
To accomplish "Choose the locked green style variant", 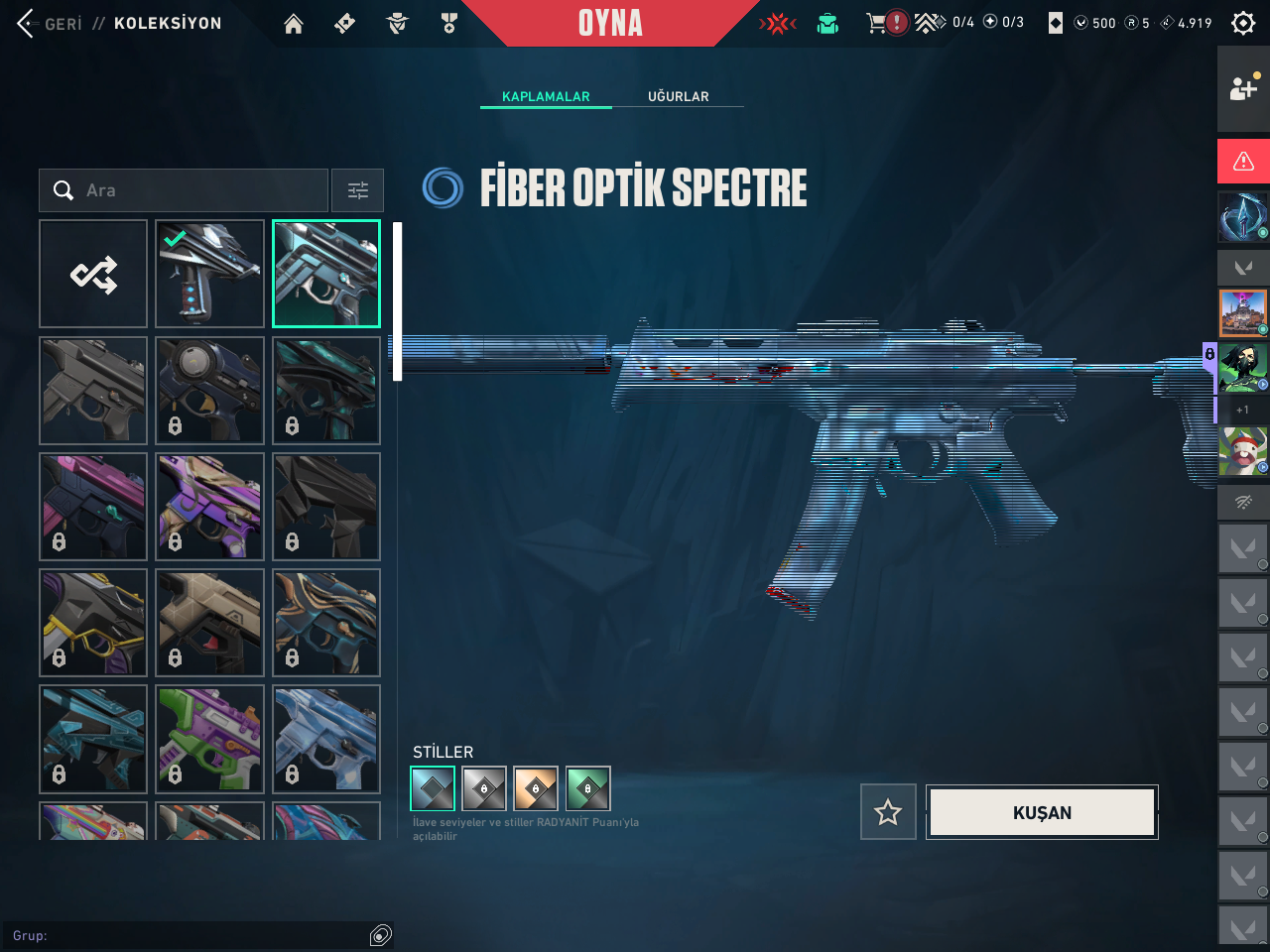I will (x=587, y=789).
